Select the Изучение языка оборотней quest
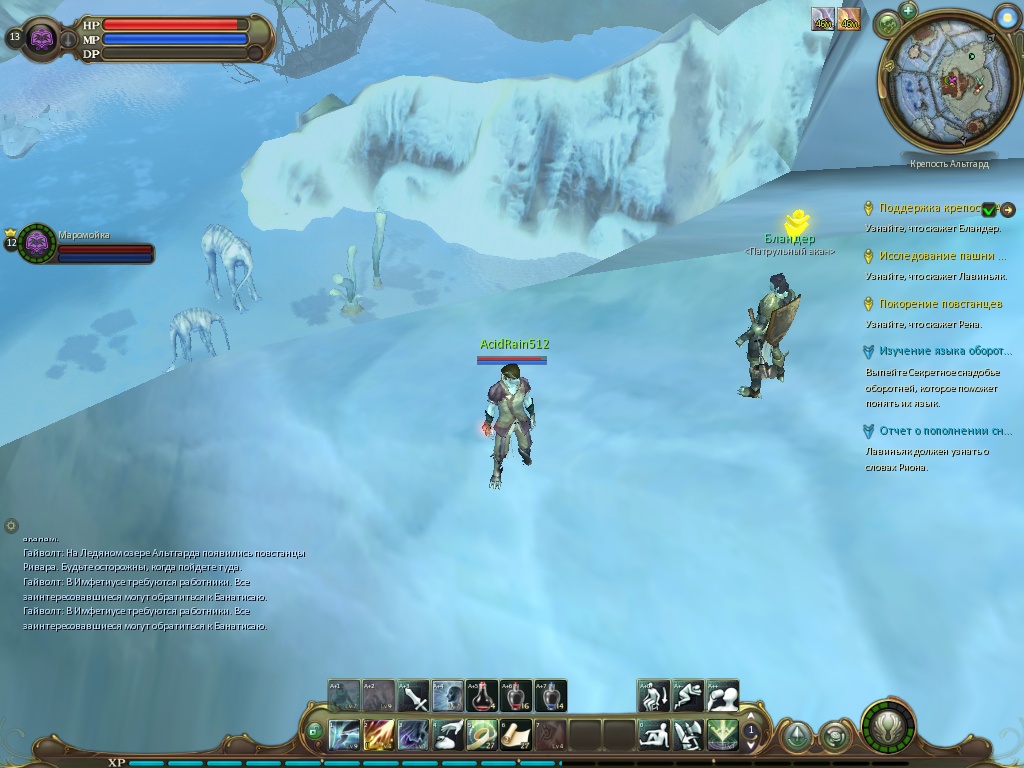This screenshot has width=1024, height=768. coord(944,352)
